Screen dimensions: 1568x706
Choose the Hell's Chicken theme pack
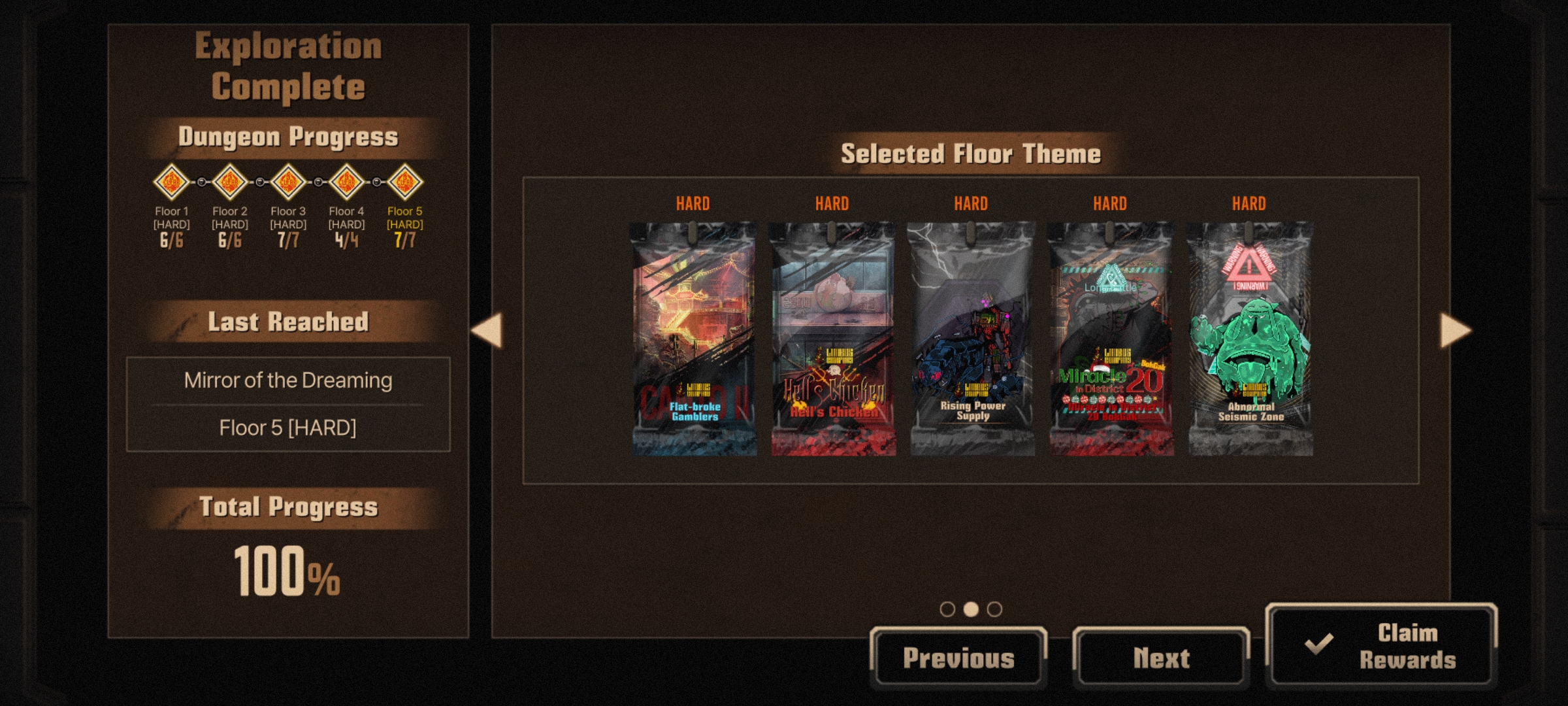(x=832, y=339)
